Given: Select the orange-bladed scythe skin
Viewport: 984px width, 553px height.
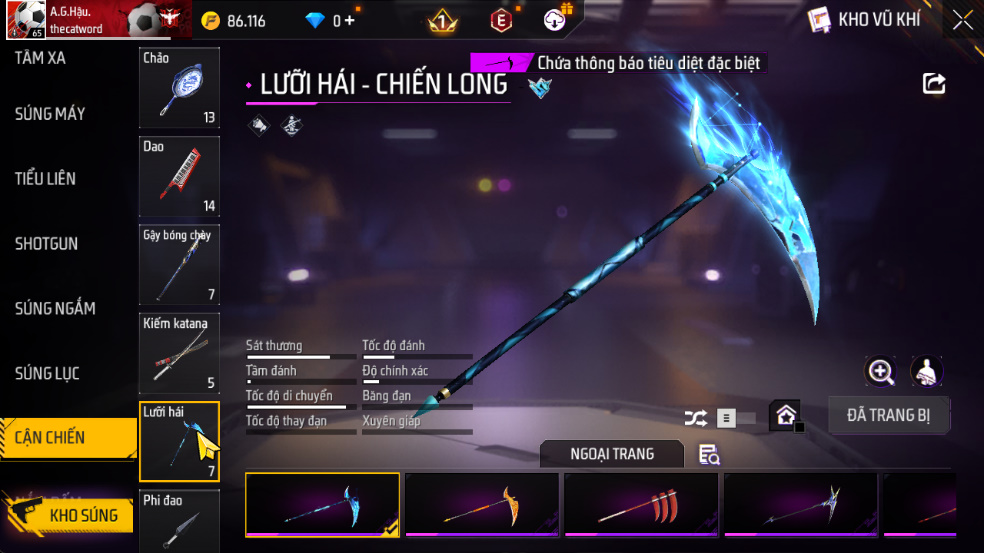Looking at the screenshot, I should point(482,504).
